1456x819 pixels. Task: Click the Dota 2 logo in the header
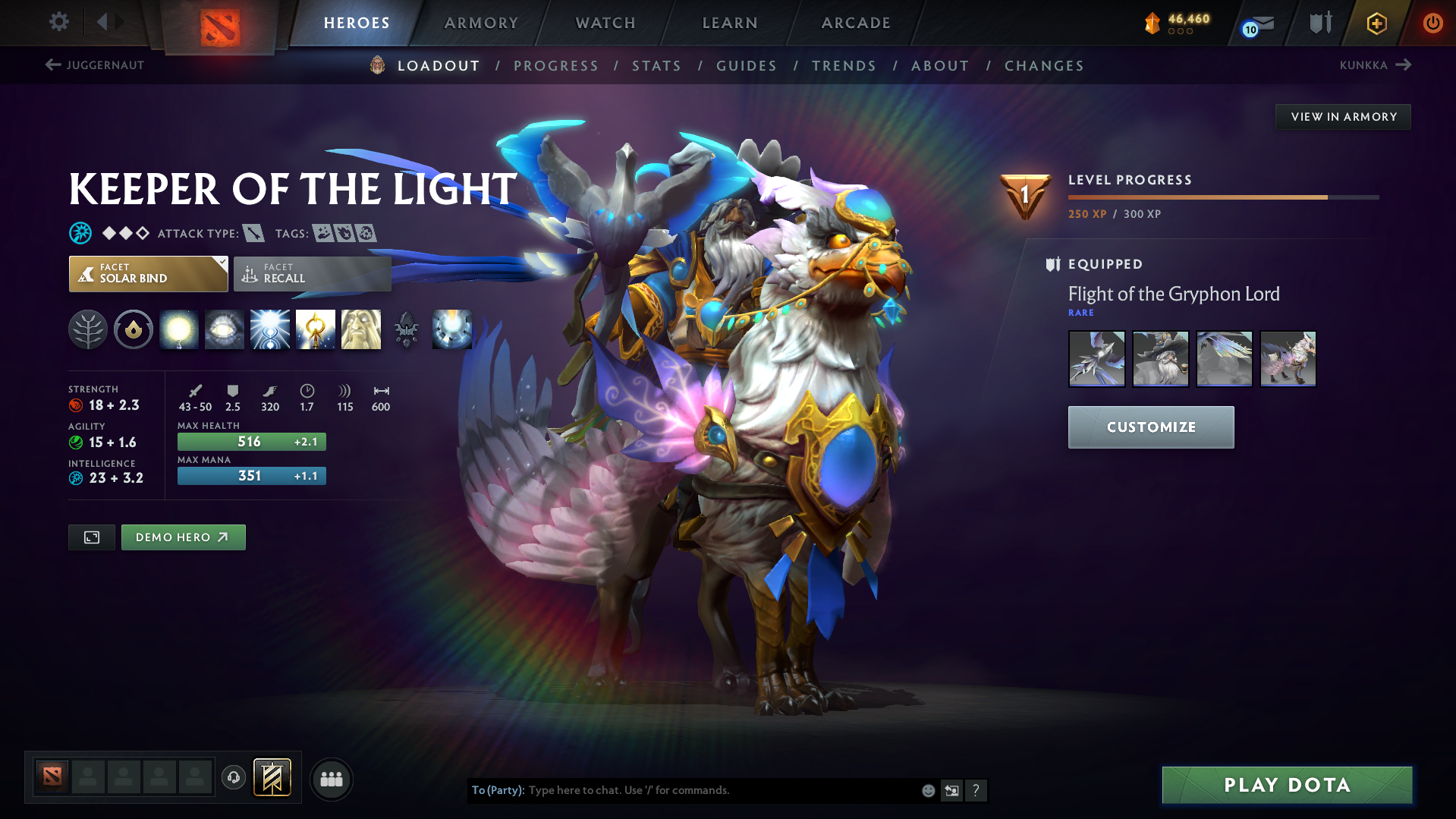click(x=219, y=23)
